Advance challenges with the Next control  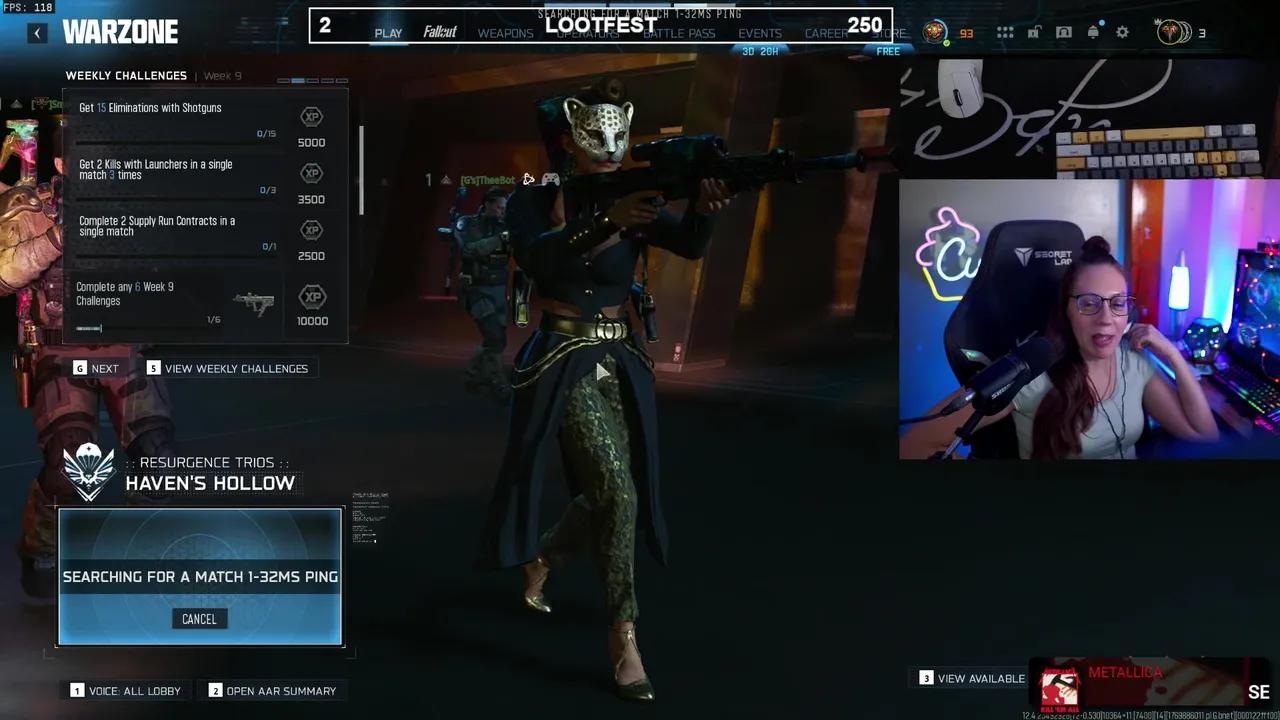coord(97,368)
